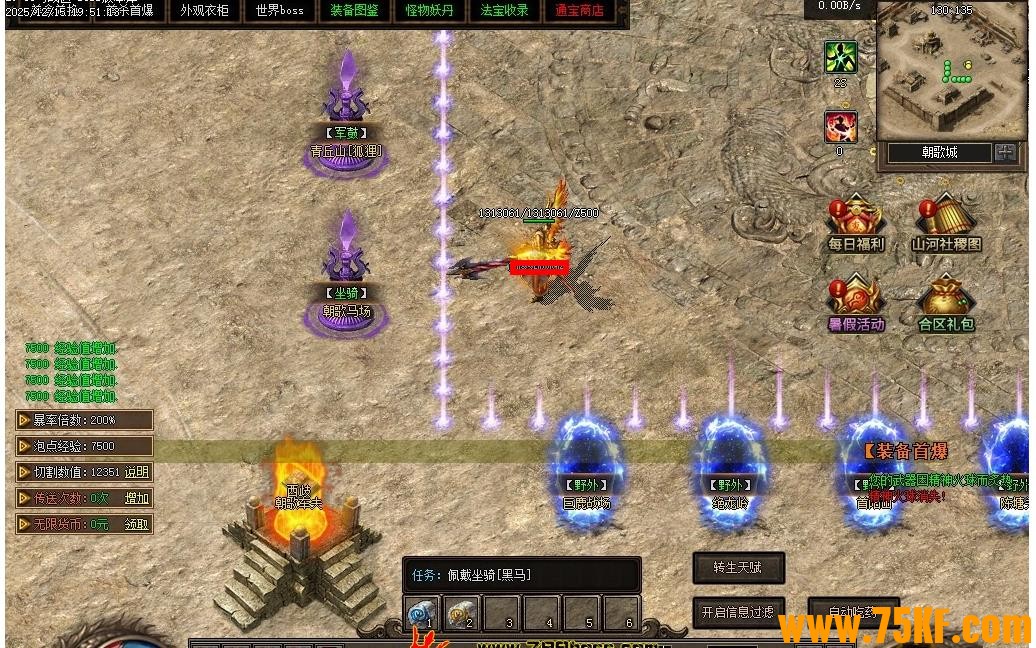
Task: Use the item in hotbar slot 1
Action: pyautogui.click(x=421, y=612)
